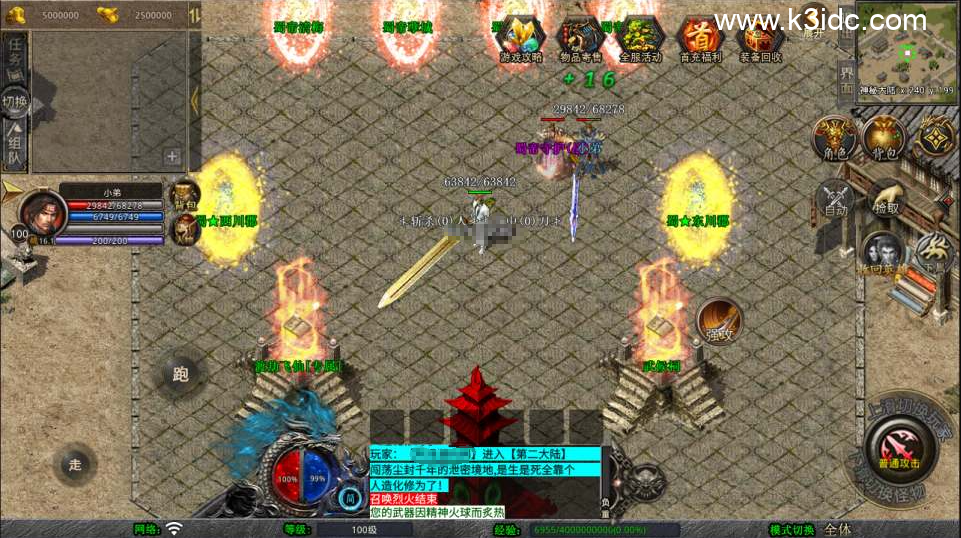The height and width of the screenshot is (538, 961).
Task: Click the 模式切换 attack mode selector
Action: point(838,529)
